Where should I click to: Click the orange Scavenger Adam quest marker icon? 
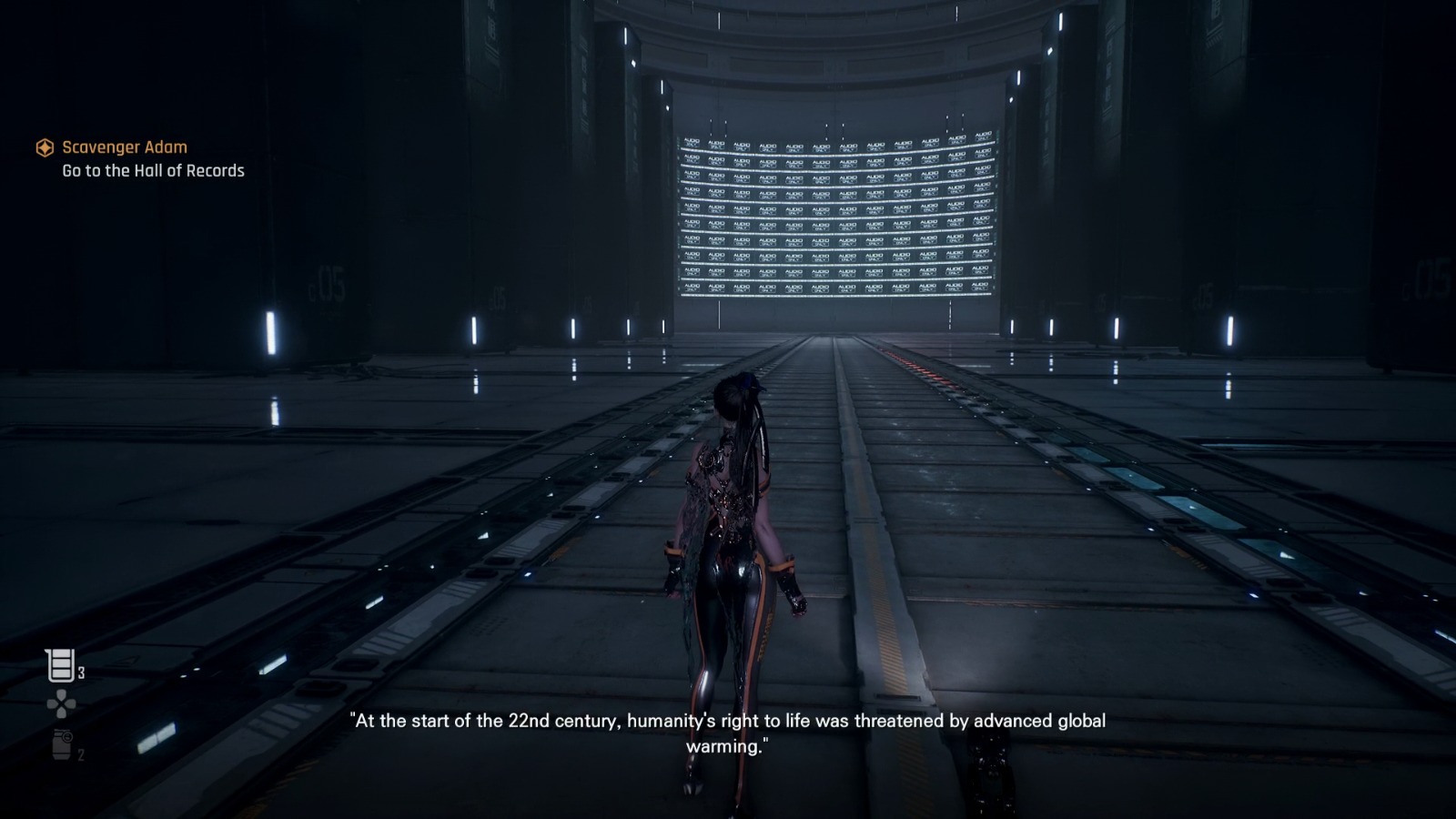coord(44,147)
